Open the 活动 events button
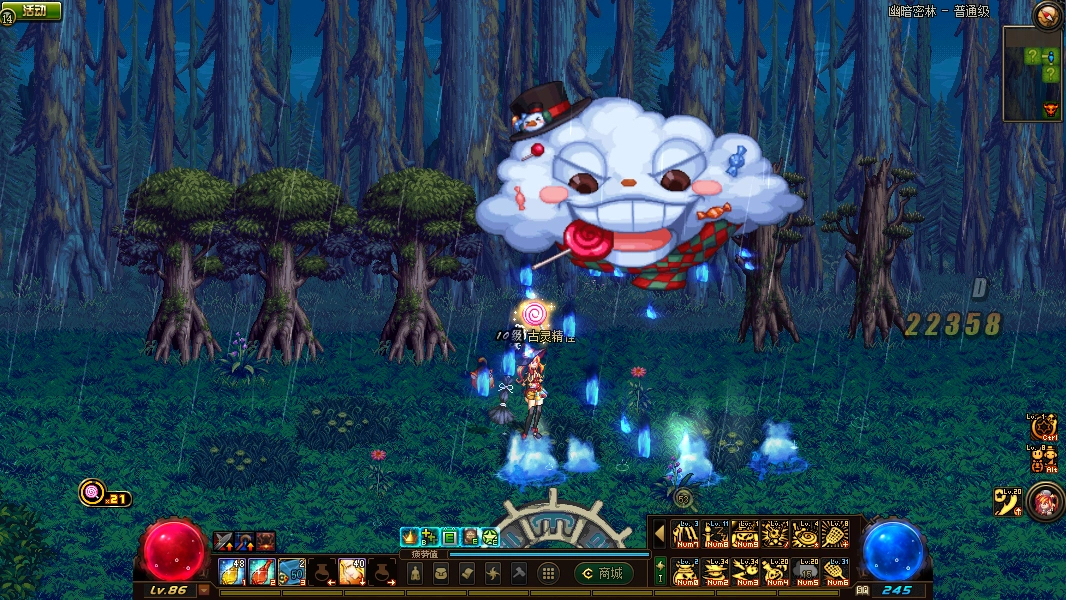 34,10
